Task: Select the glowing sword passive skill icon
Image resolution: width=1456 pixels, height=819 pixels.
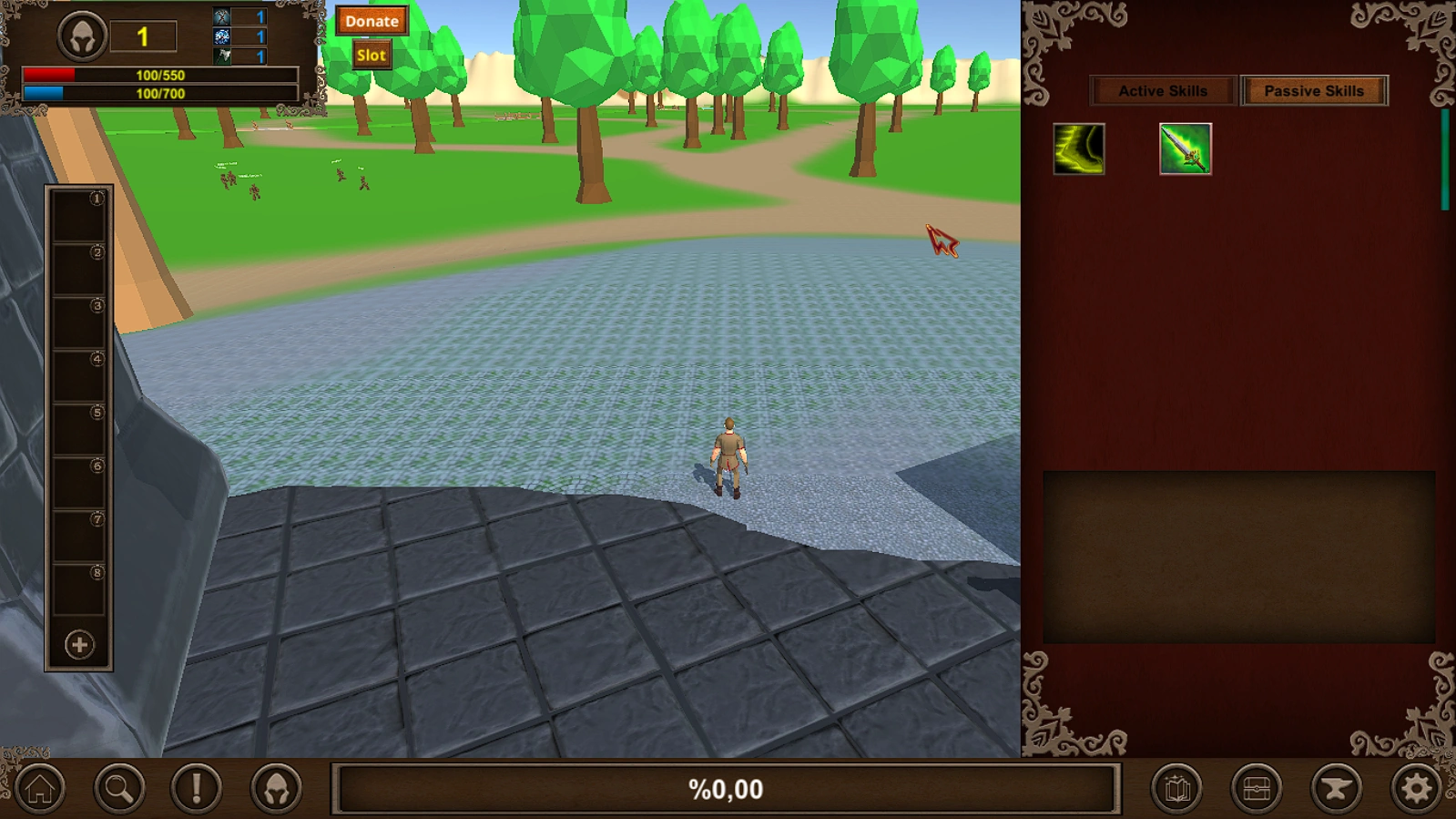Action: 1184,150
